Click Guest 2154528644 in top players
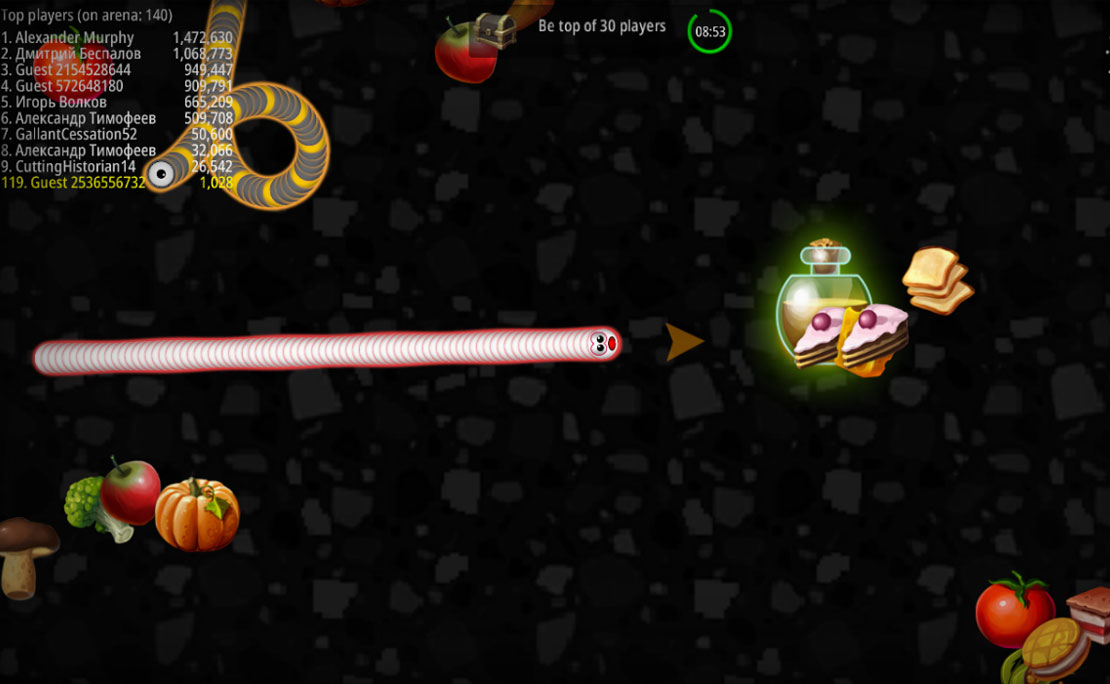Viewport: 1110px width, 684px height. tap(72, 70)
